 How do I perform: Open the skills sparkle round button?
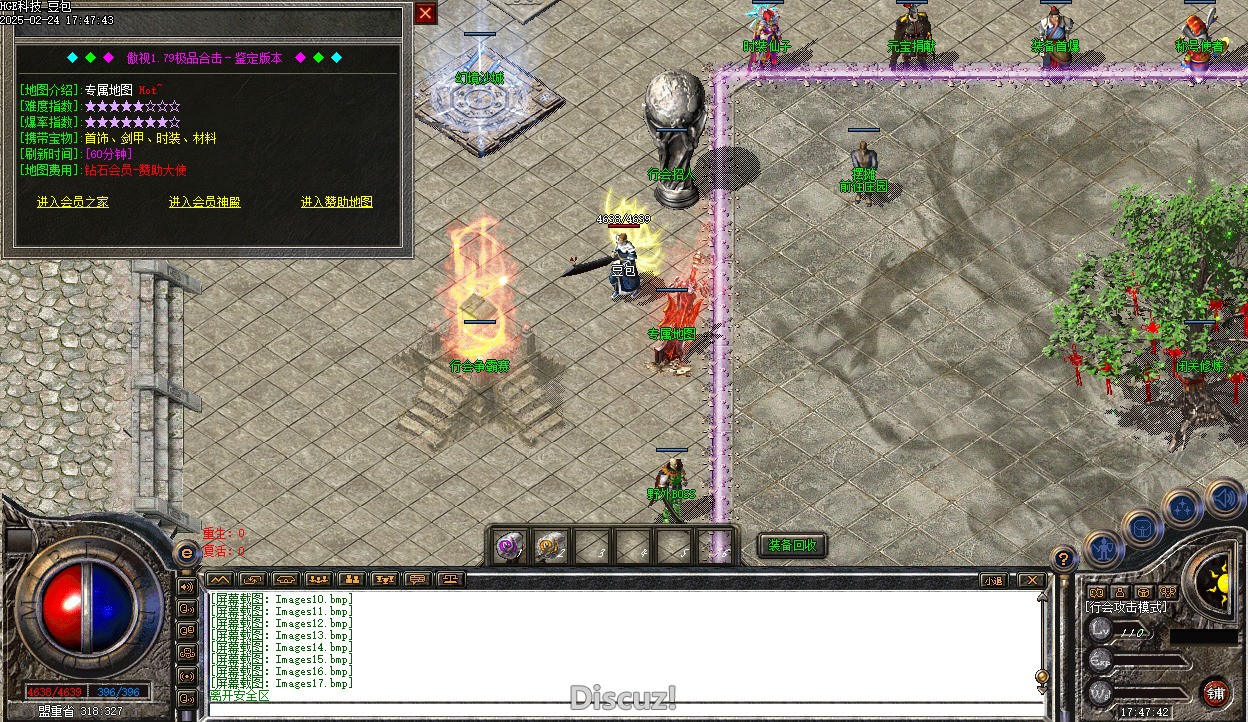(1182, 508)
